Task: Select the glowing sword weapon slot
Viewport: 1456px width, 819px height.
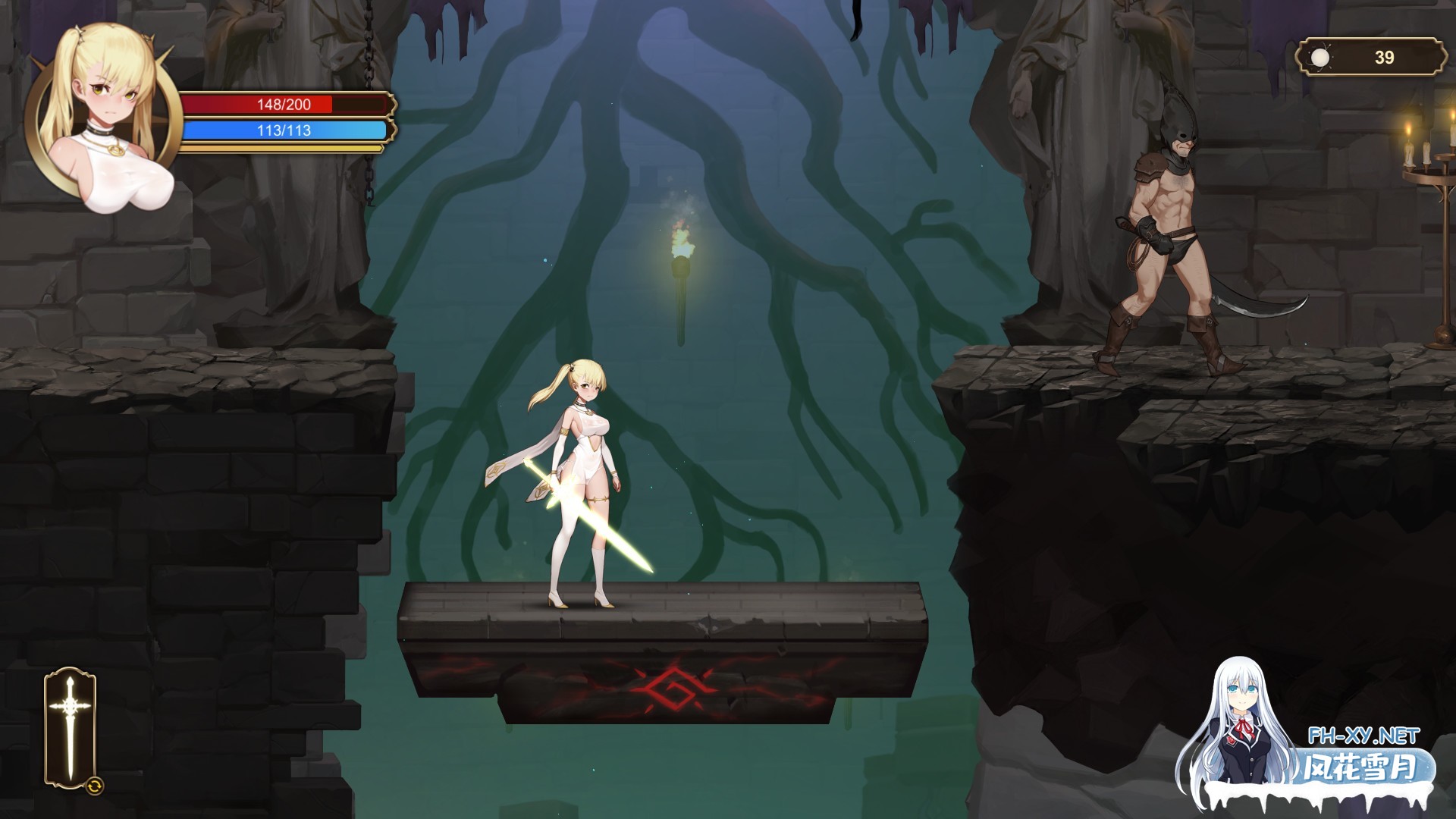Action: [x=70, y=726]
